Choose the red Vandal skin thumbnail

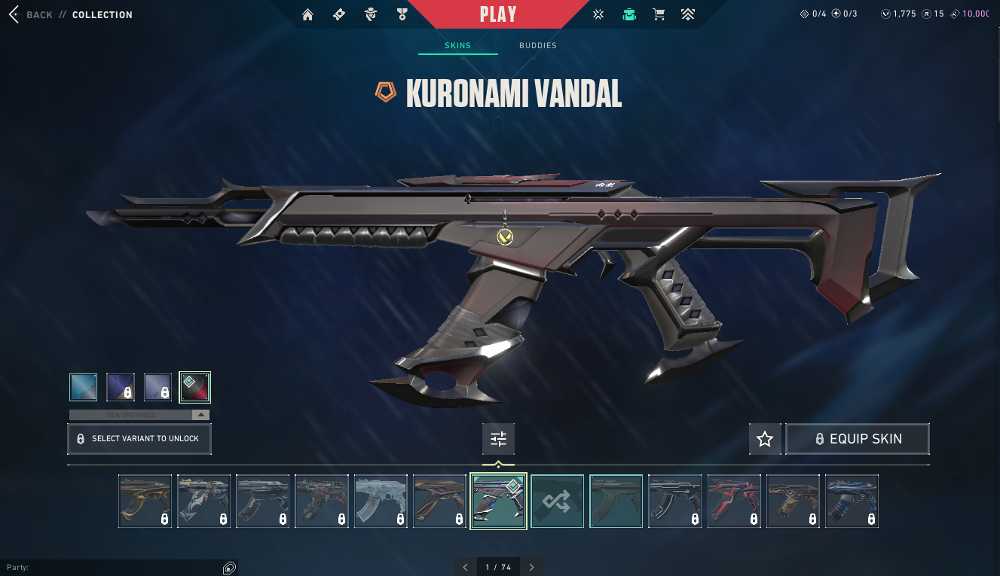pos(734,501)
